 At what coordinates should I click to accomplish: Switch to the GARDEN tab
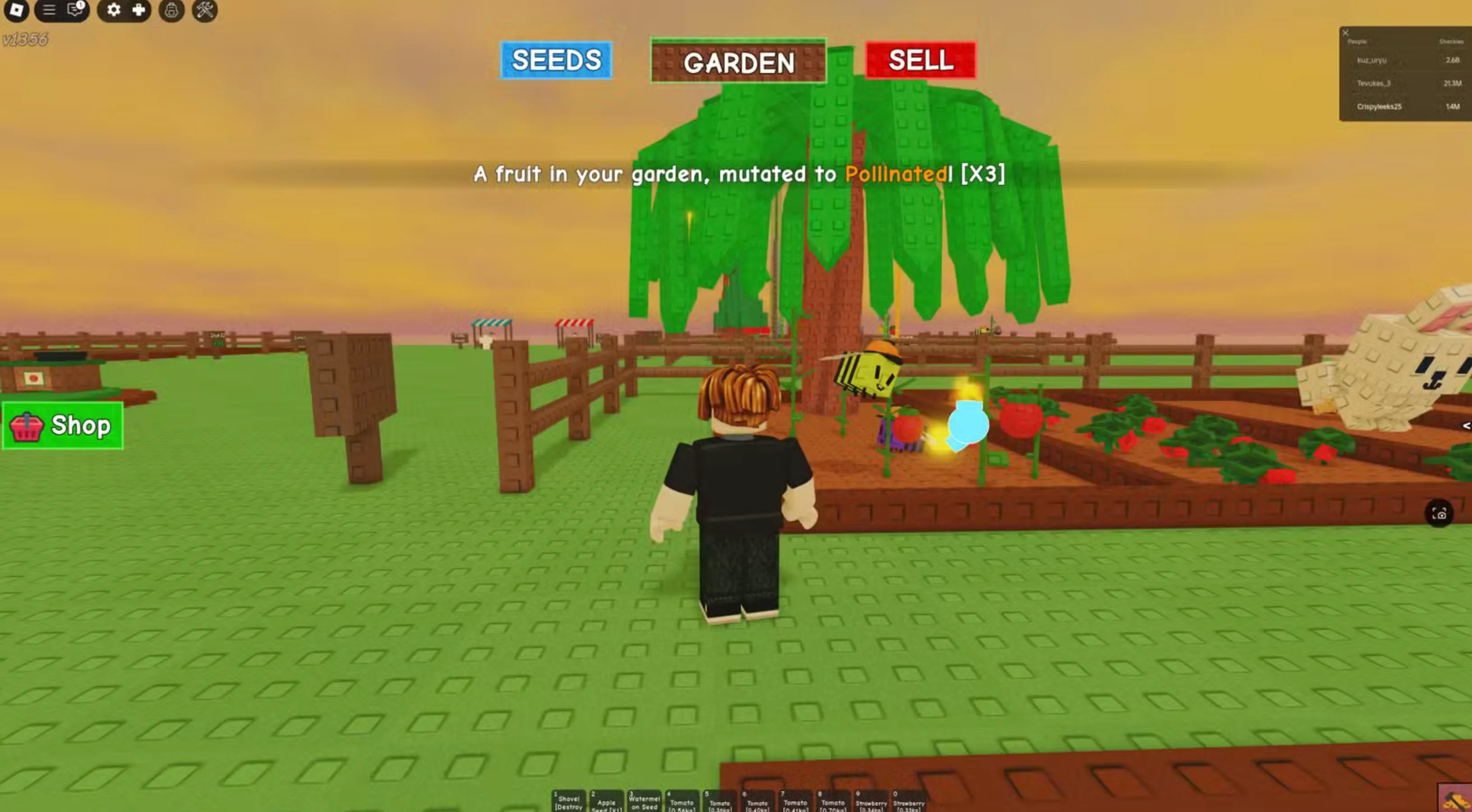coord(738,62)
